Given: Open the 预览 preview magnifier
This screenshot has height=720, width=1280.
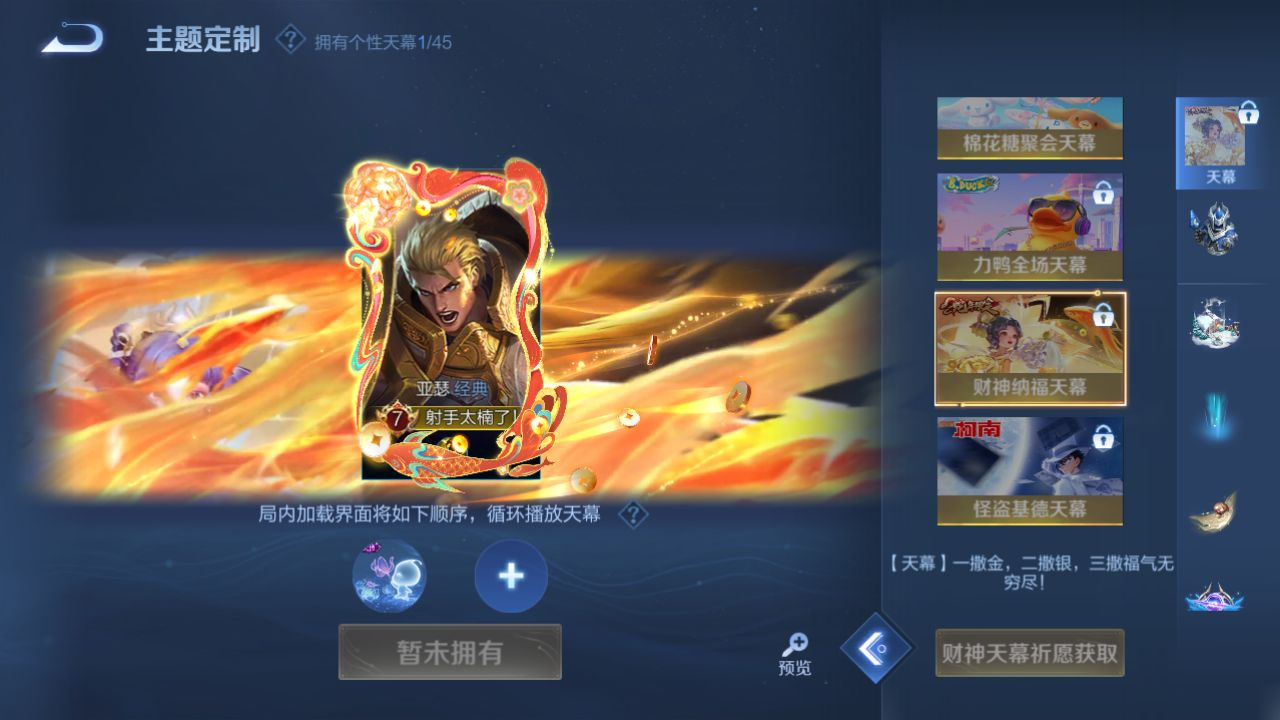Looking at the screenshot, I should pos(795,654).
